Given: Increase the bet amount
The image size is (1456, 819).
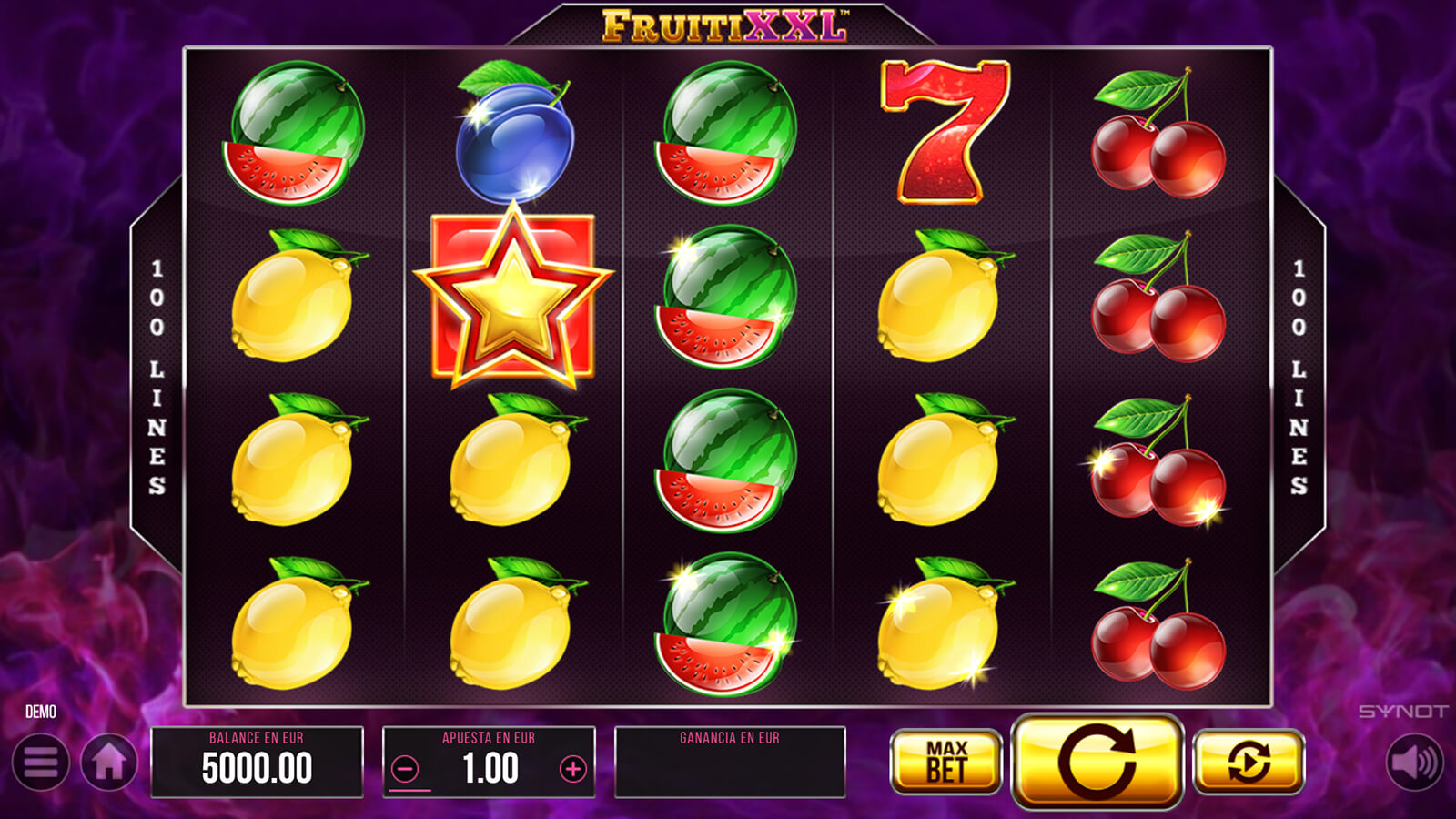Looking at the screenshot, I should click(x=572, y=770).
